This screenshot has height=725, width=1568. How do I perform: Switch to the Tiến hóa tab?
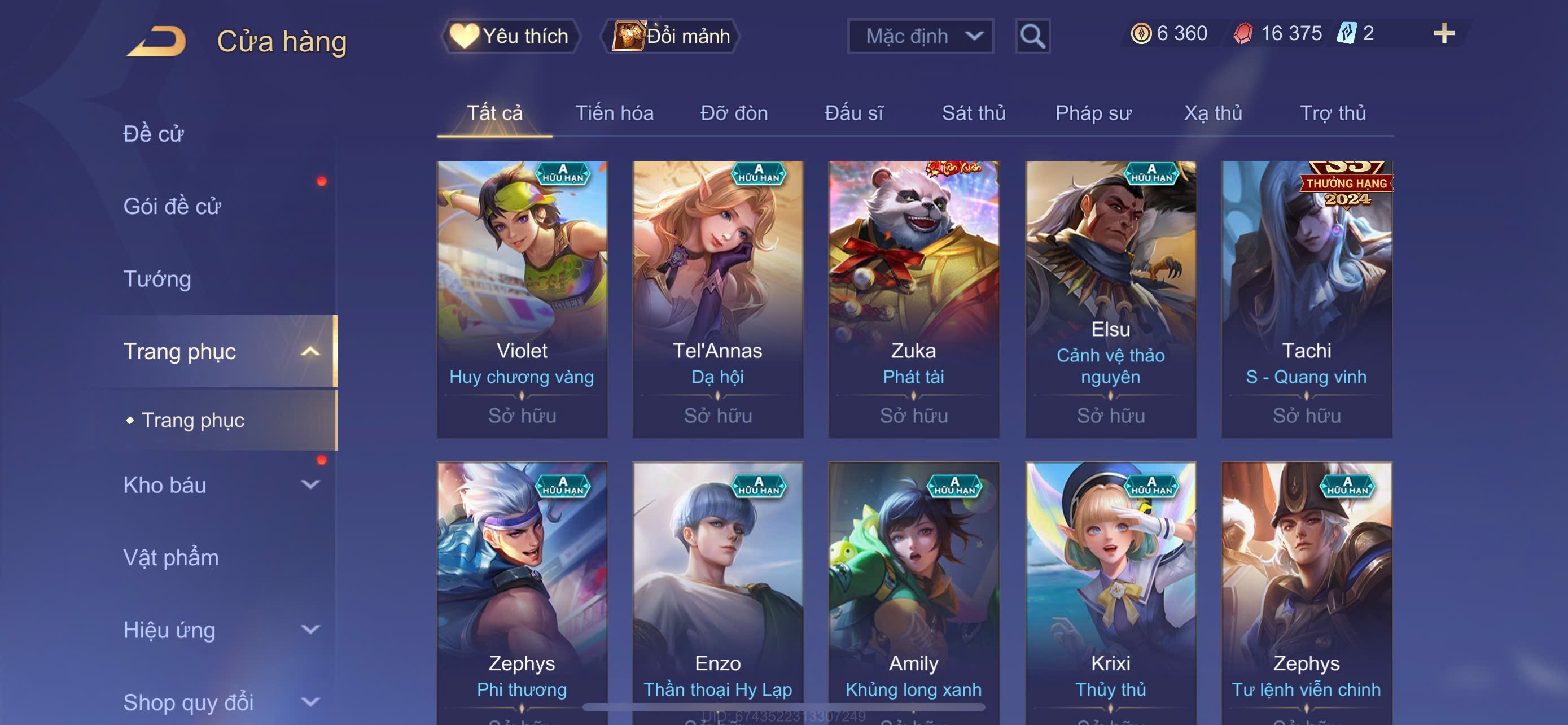click(614, 113)
